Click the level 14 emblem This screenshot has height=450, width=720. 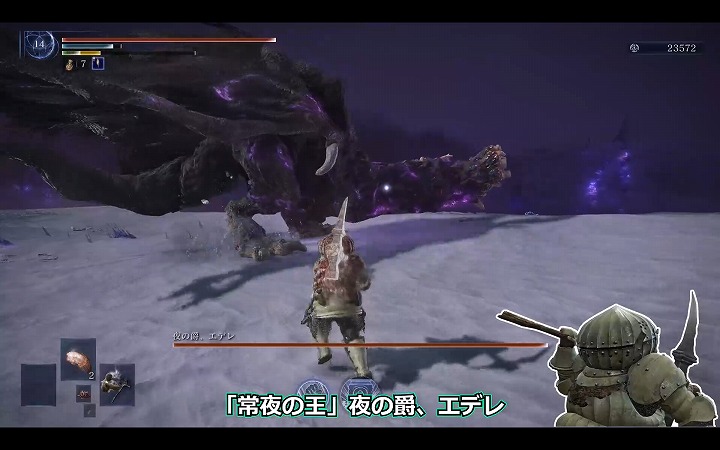[x=39, y=45]
